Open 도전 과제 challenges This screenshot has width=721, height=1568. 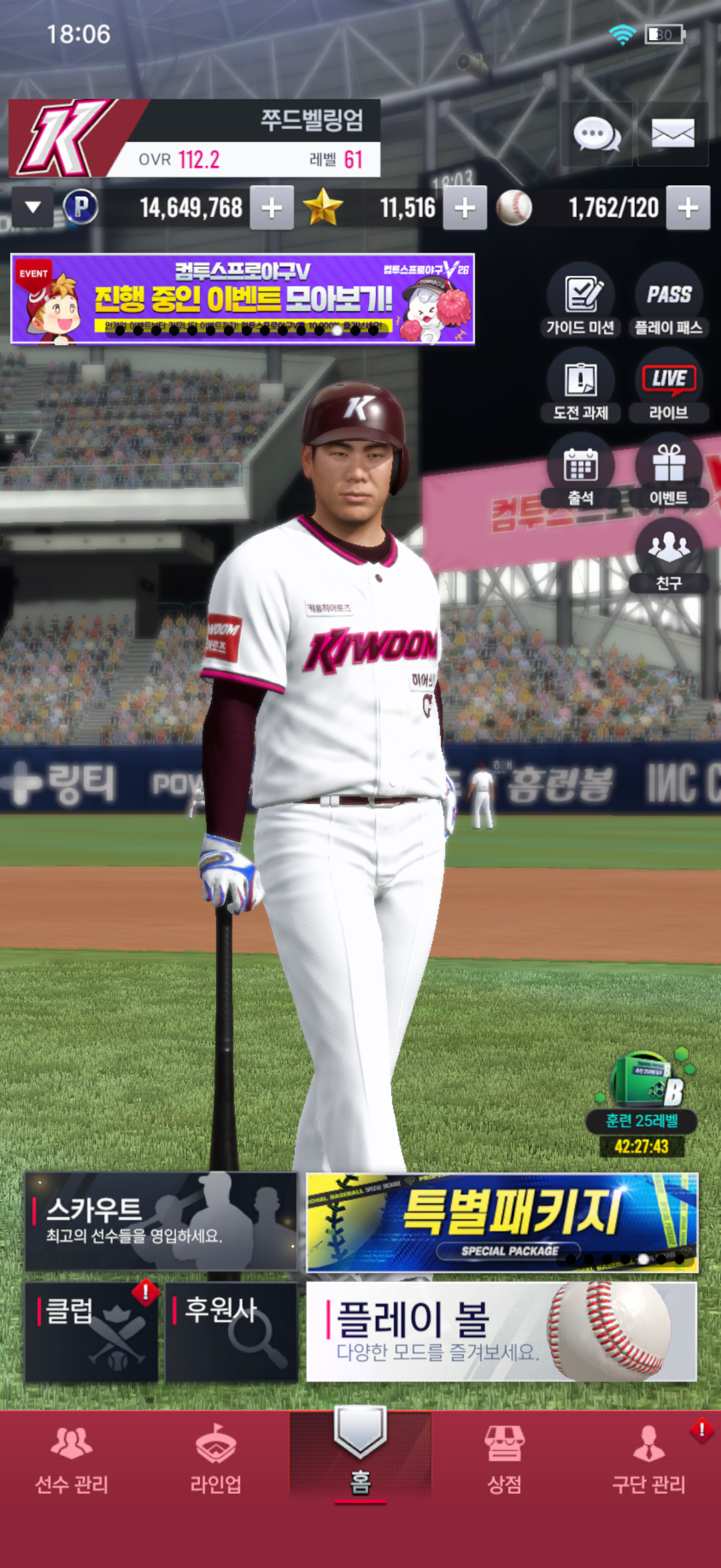(x=581, y=386)
